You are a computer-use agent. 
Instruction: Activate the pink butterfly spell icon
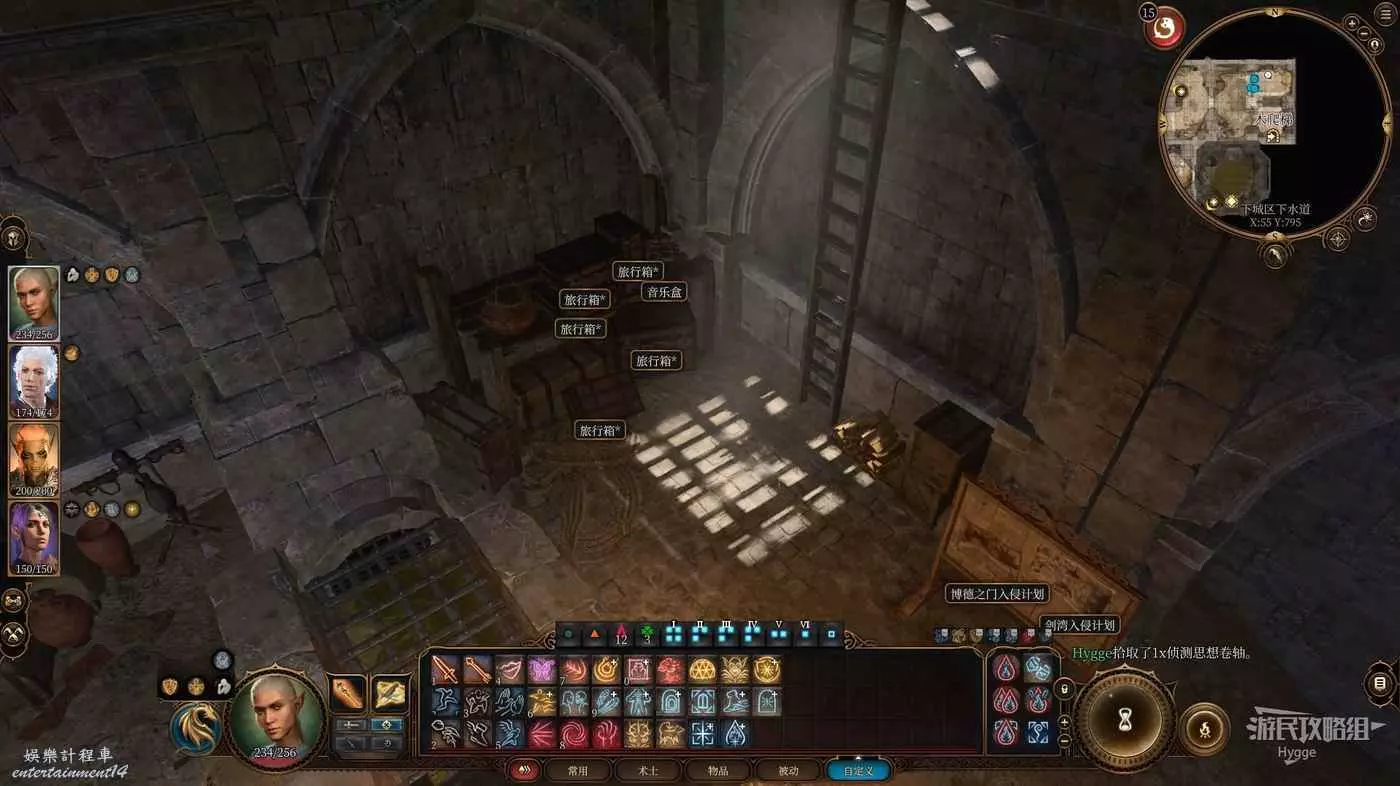pyautogui.click(x=542, y=670)
